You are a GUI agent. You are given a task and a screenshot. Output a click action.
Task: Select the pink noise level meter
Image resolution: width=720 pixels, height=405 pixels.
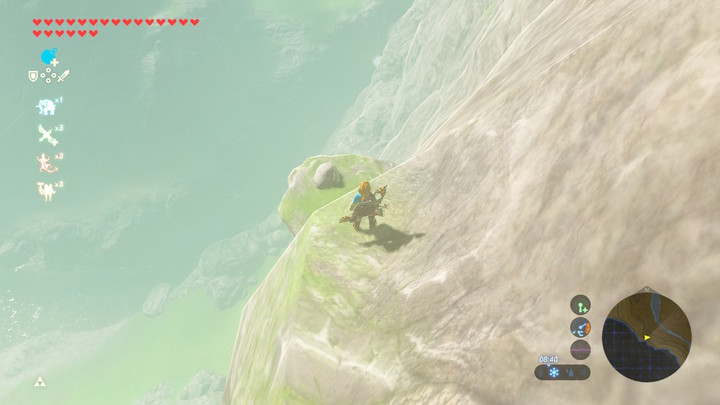(x=581, y=349)
